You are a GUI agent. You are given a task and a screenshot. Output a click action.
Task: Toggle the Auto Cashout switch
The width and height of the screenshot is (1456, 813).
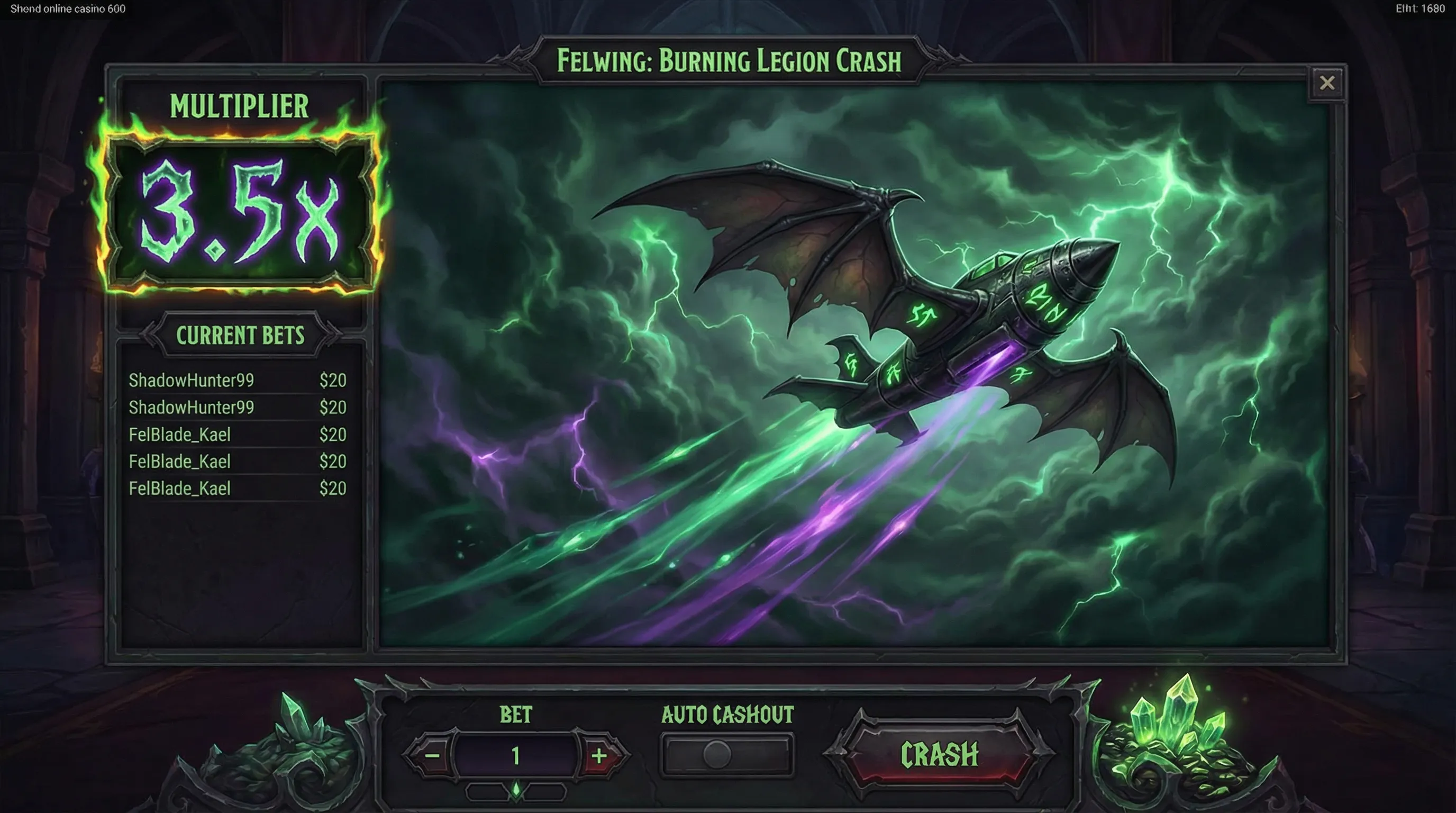(x=726, y=755)
